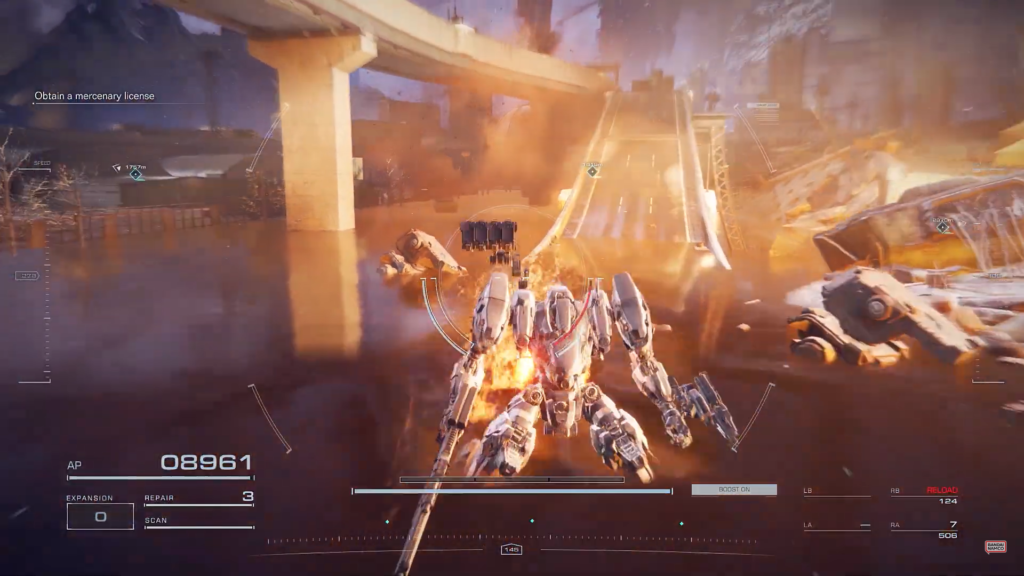Choose the RA weapon slot
The width and height of the screenshot is (1024, 576).
[x=924, y=529]
